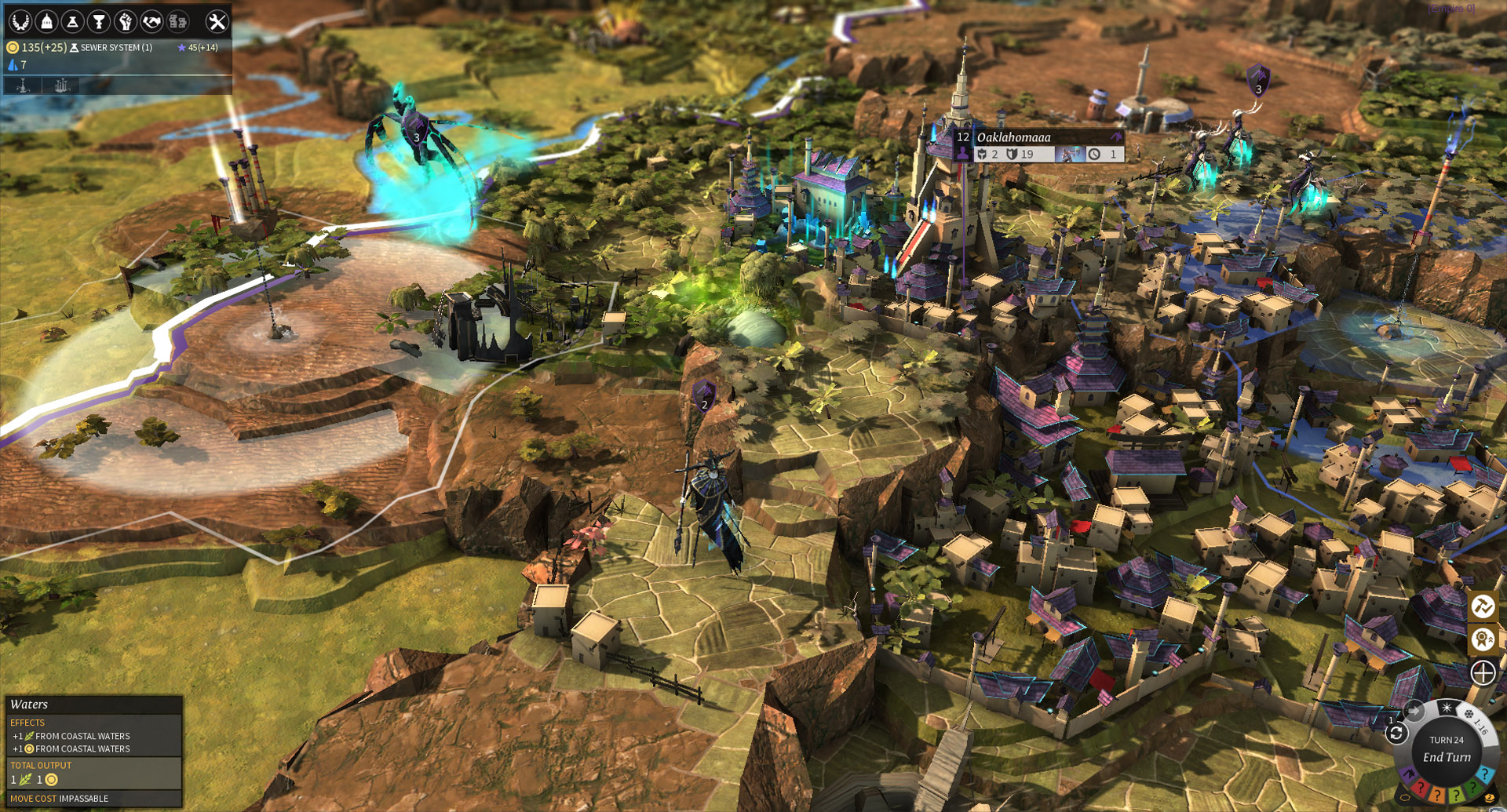This screenshot has width=1507, height=812.
Task: Select the multi-tower city icon button
Action: coord(61,86)
